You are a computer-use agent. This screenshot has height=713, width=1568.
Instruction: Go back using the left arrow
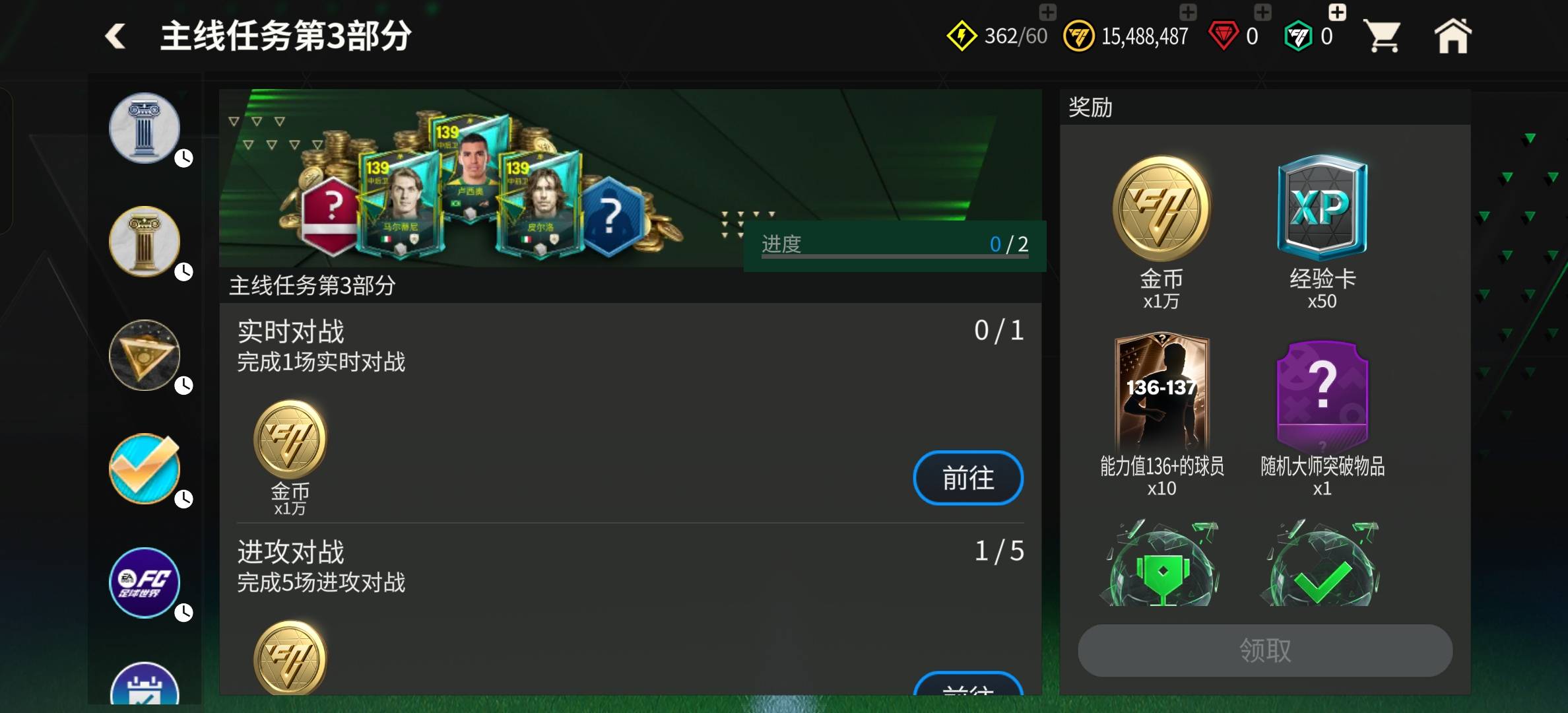coord(115,36)
